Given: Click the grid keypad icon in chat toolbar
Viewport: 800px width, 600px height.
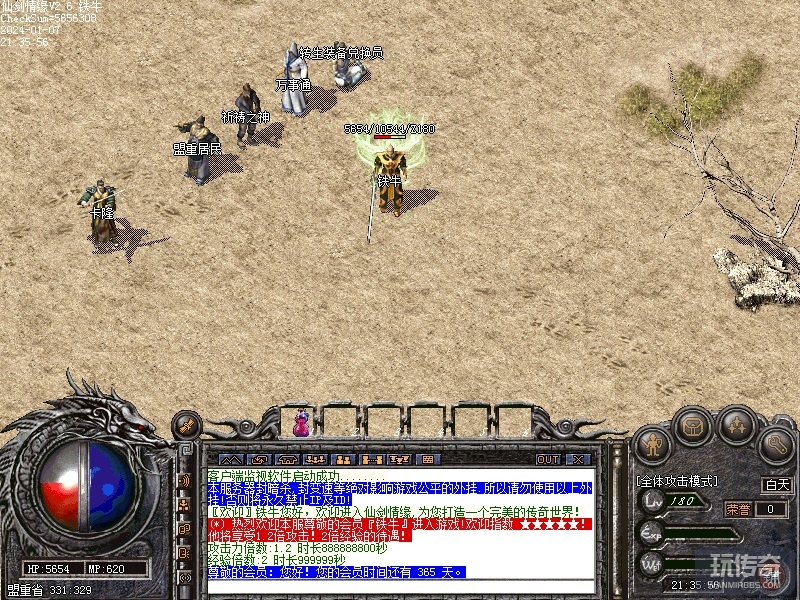Looking at the screenshot, I should [x=428, y=460].
